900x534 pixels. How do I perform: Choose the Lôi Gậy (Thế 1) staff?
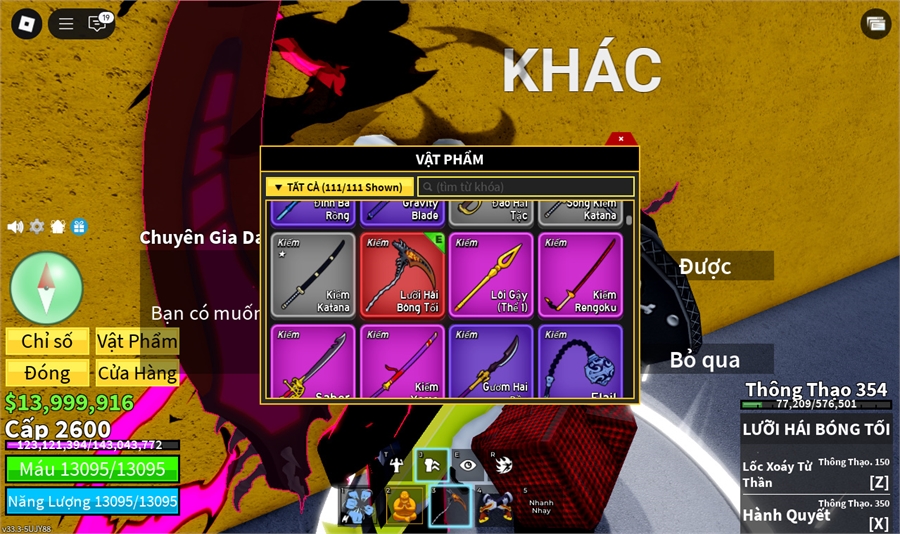click(491, 275)
